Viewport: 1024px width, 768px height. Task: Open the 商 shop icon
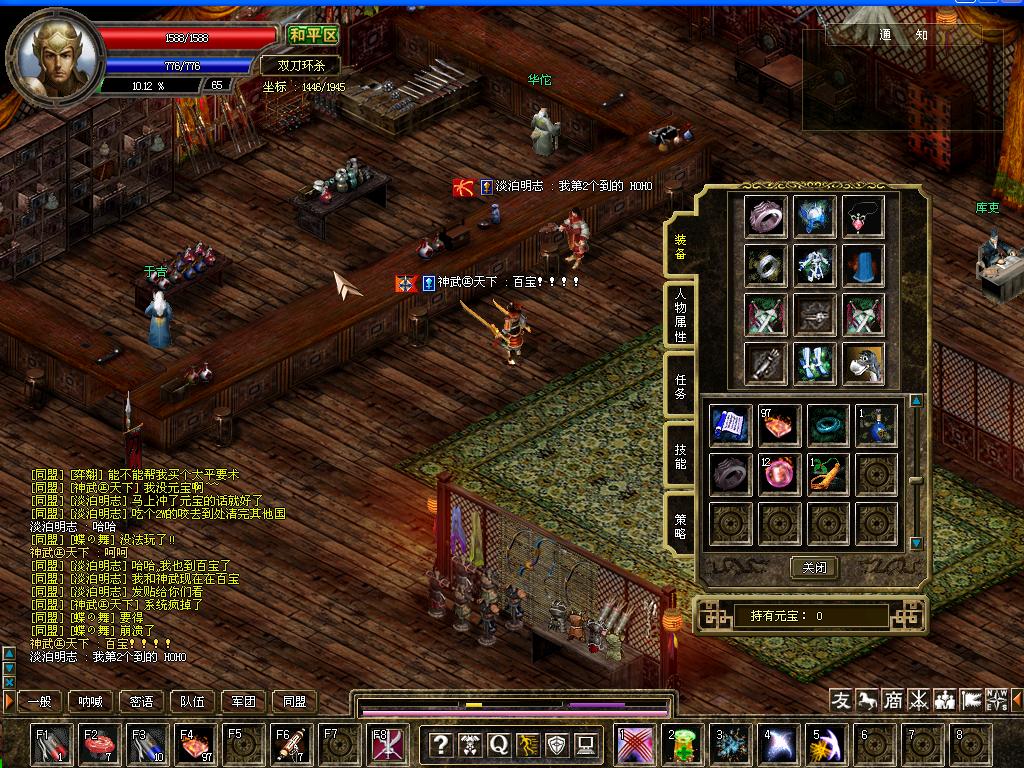click(x=892, y=700)
